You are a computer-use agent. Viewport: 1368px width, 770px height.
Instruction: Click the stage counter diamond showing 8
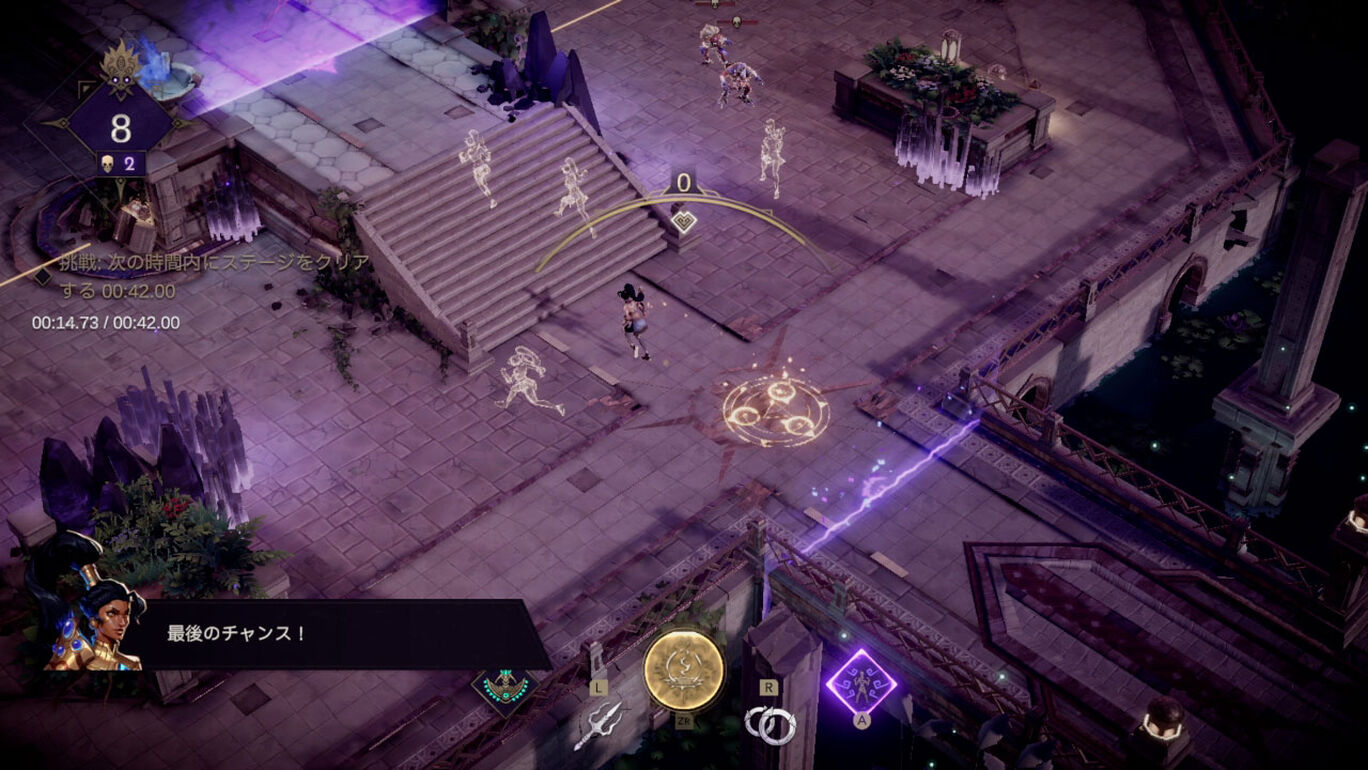(121, 127)
